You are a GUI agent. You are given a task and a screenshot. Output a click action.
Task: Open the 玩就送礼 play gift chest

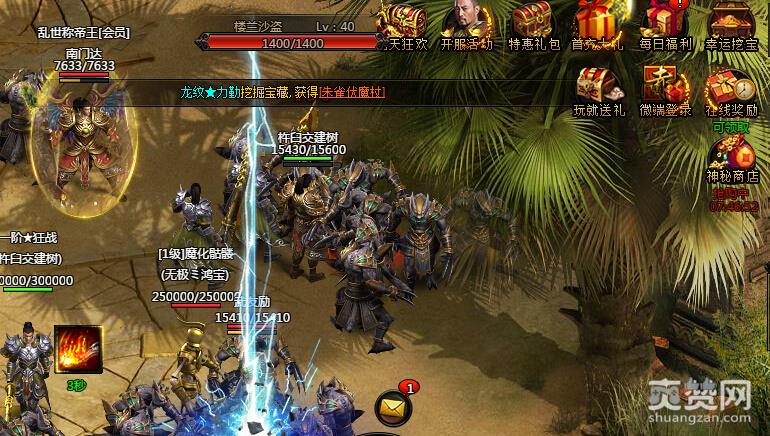point(598,88)
